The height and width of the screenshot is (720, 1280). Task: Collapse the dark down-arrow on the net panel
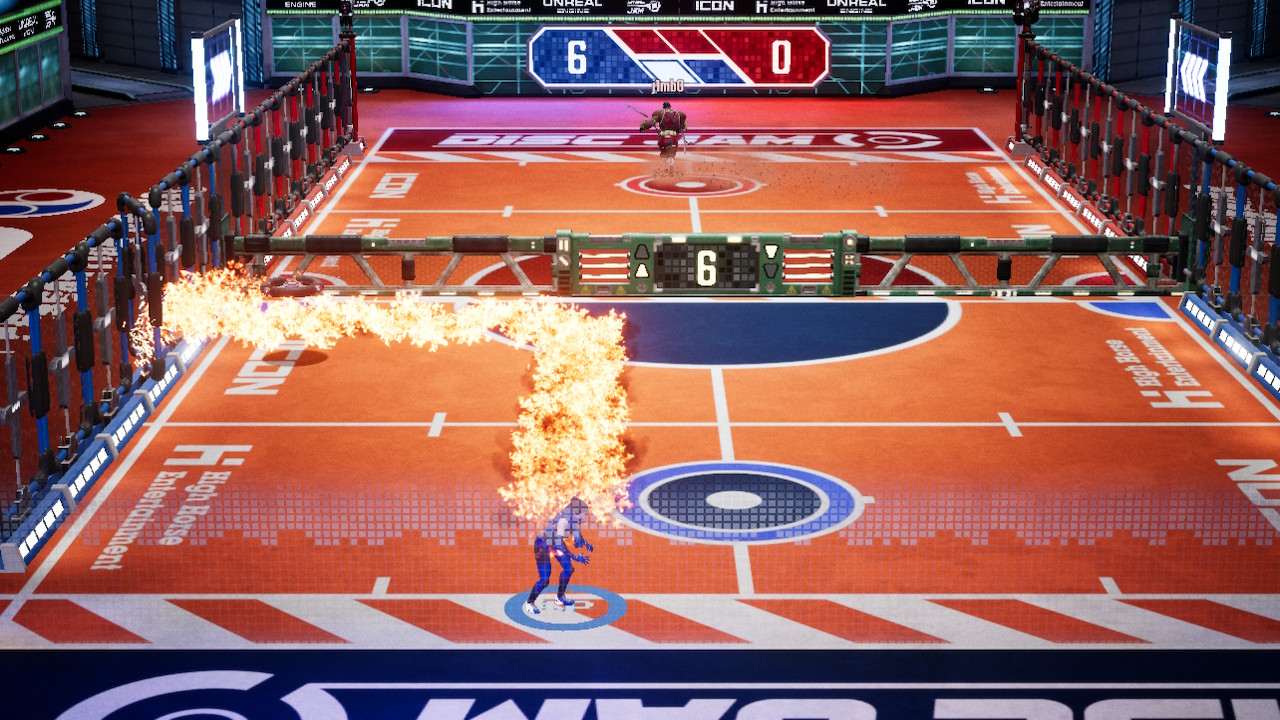tap(770, 270)
